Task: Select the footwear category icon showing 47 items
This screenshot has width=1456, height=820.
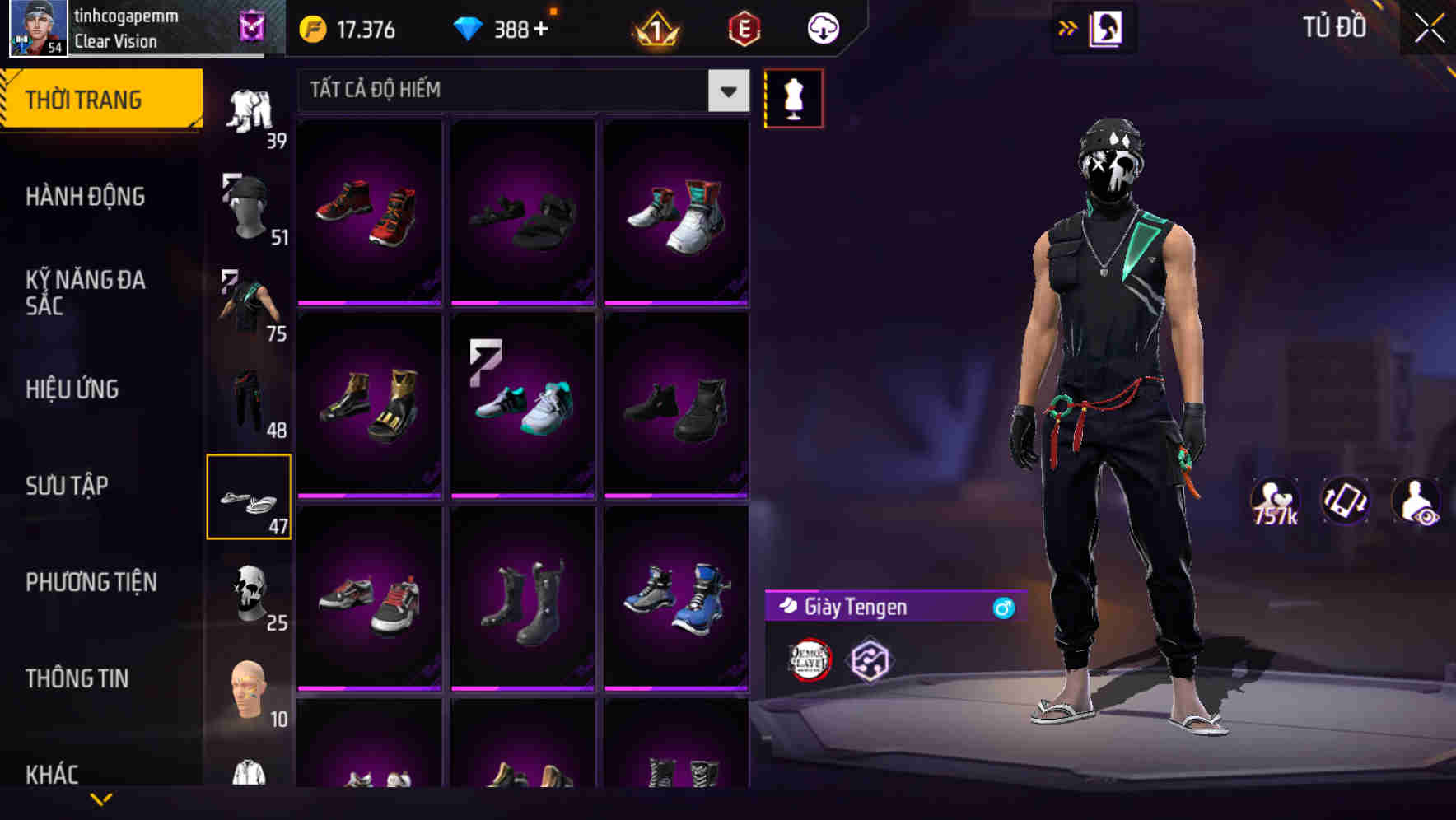Action: pos(250,496)
